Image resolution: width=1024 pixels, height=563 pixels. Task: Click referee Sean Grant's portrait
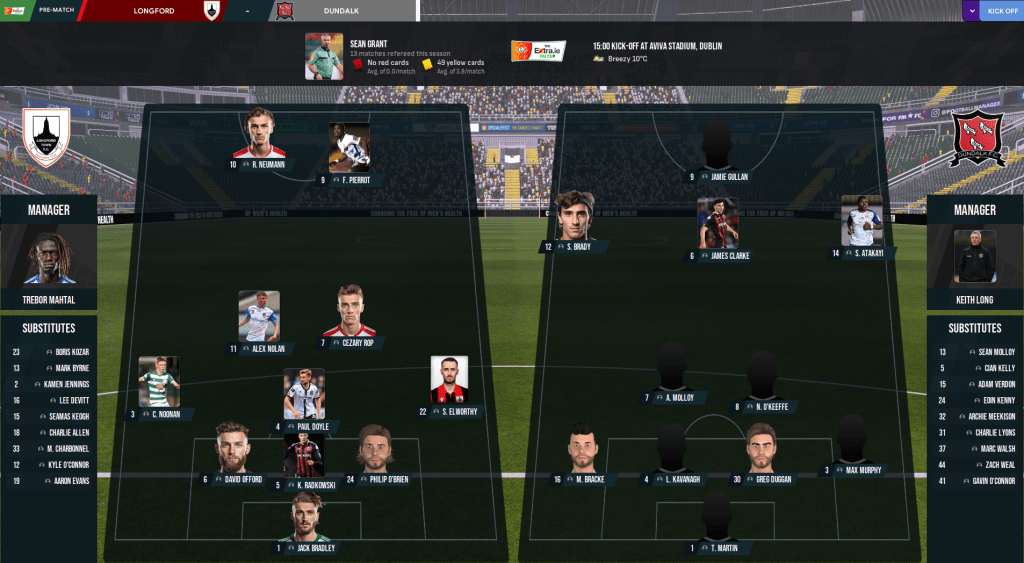[x=324, y=56]
